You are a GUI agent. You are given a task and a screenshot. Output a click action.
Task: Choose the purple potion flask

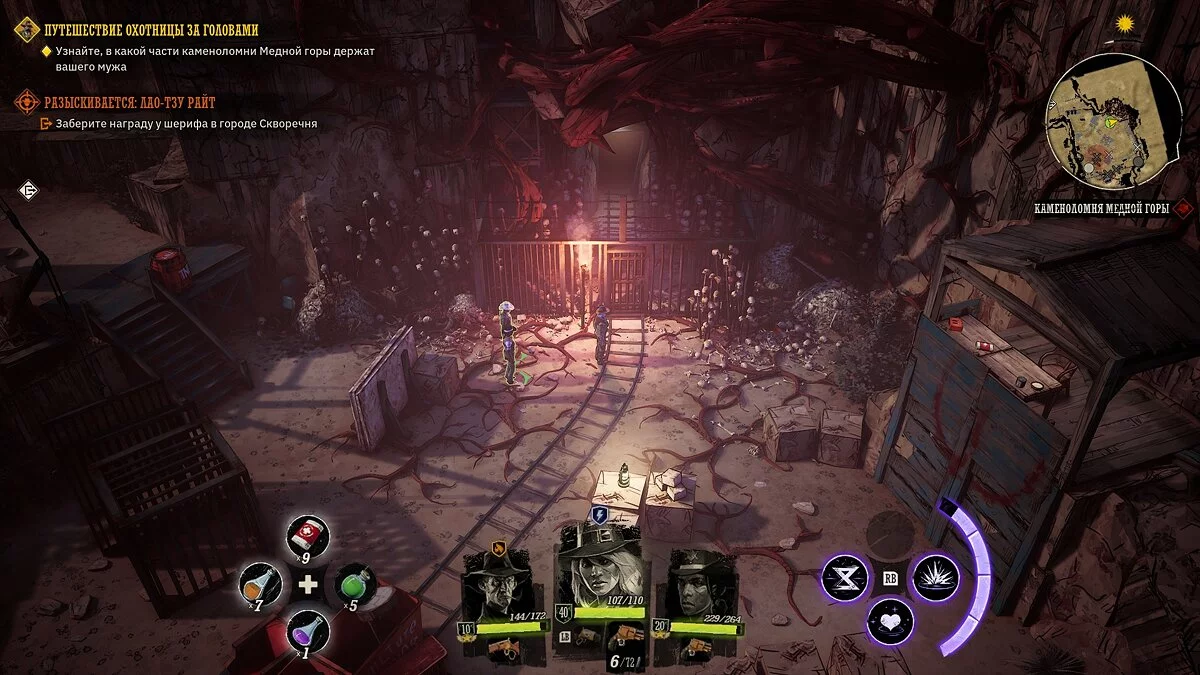click(x=306, y=630)
